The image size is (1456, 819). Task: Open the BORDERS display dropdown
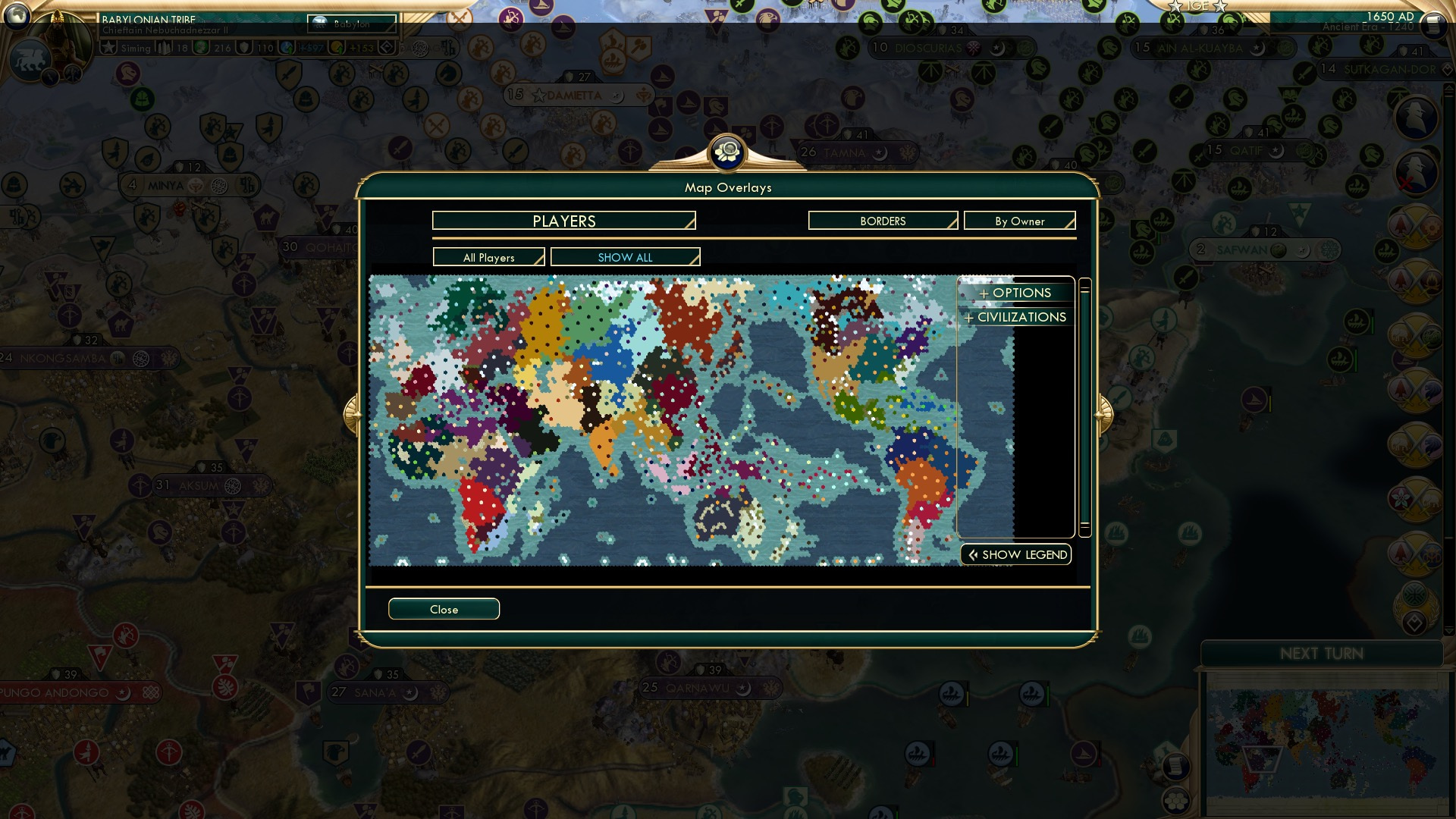pyautogui.click(x=882, y=221)
